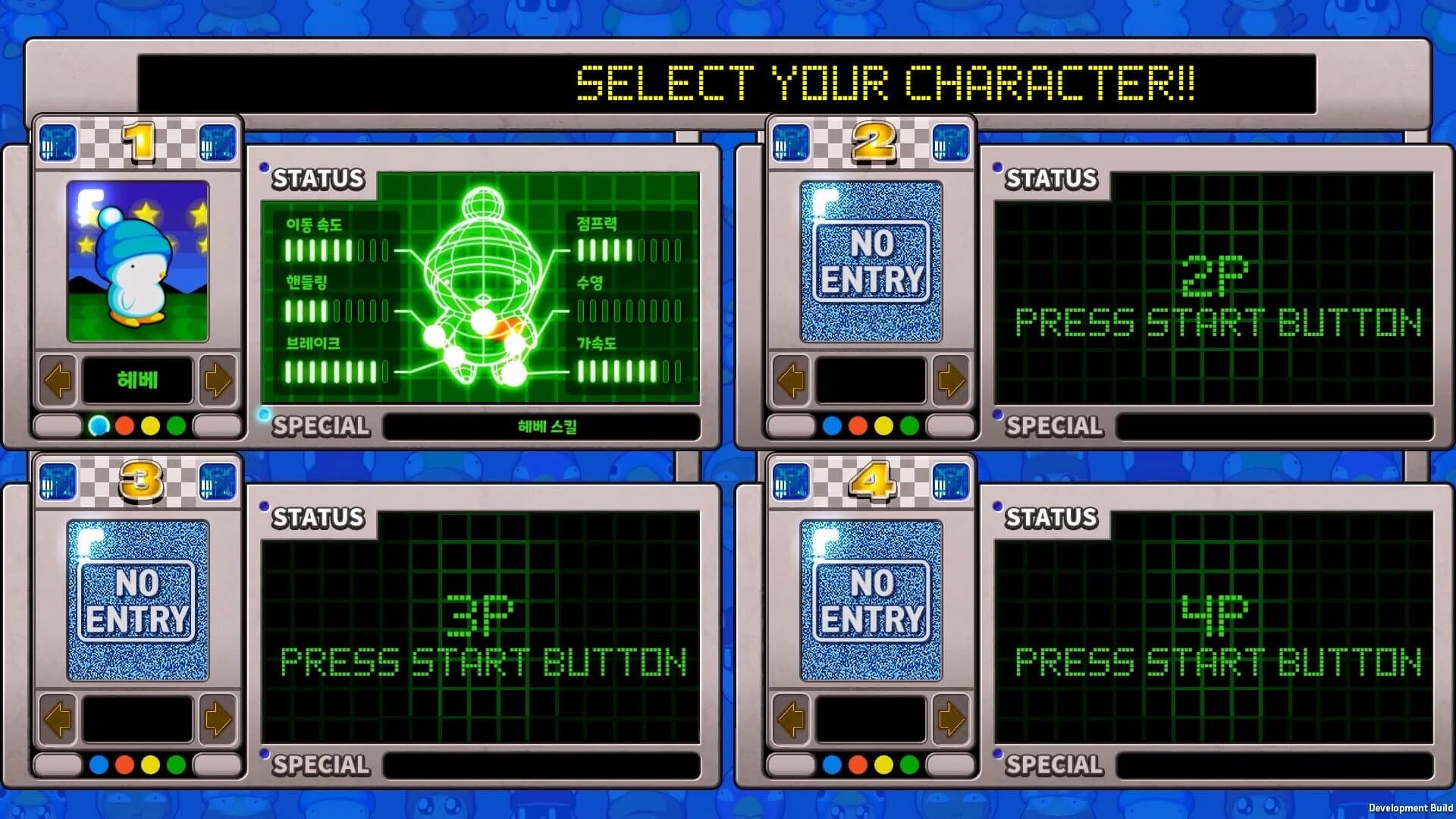Image resolution: width=1456 pixels, height=819 pixels.
Task: Click player 2's right character arrow
Action: coord(950,381)
